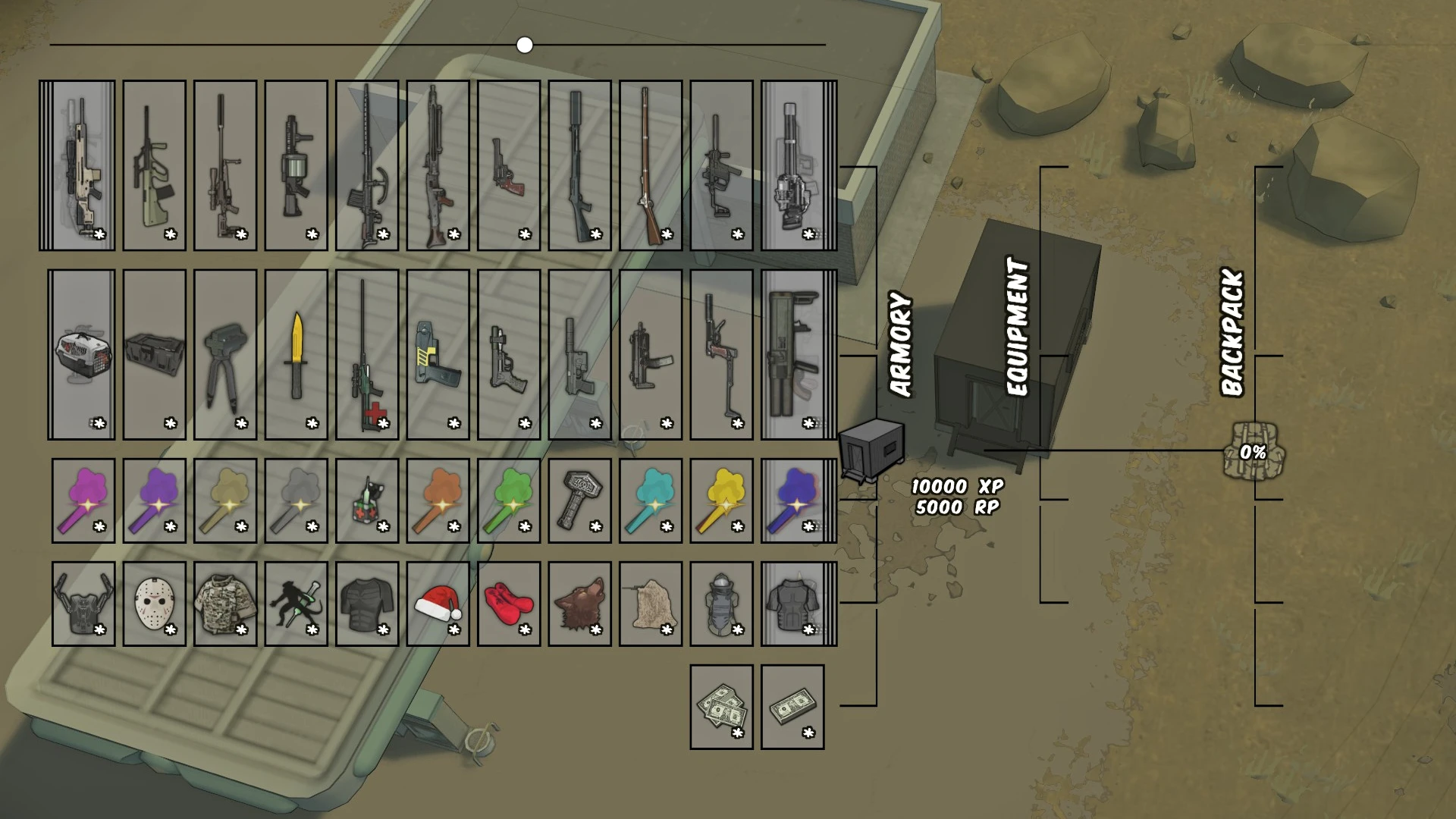The width and height of the screenshot is (1456, 819).
Task: Click the slider handle at the top
Action: click(x=524, y=45)
